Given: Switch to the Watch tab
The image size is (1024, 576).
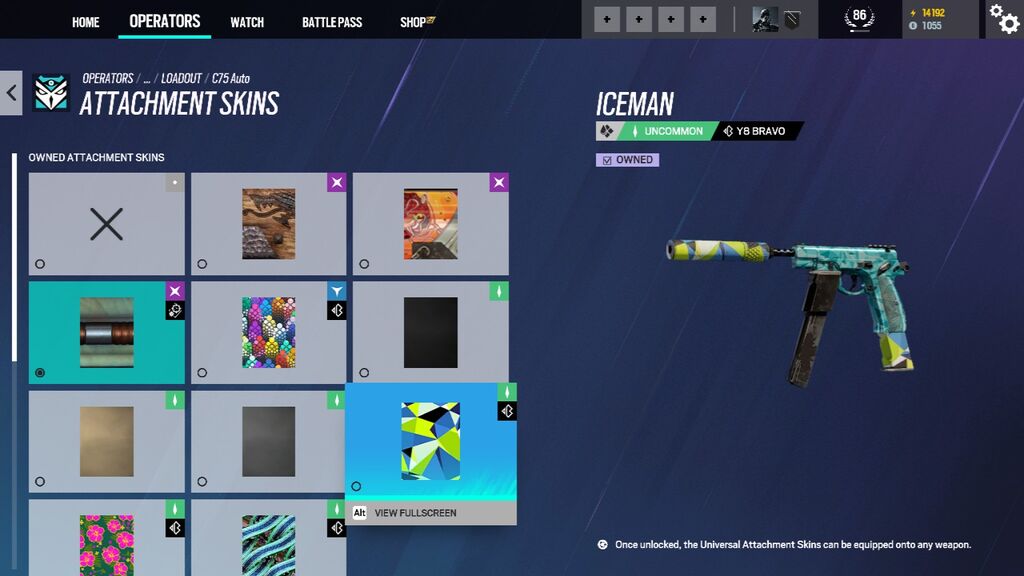Looking at the screenshot, I should [247, 22].
